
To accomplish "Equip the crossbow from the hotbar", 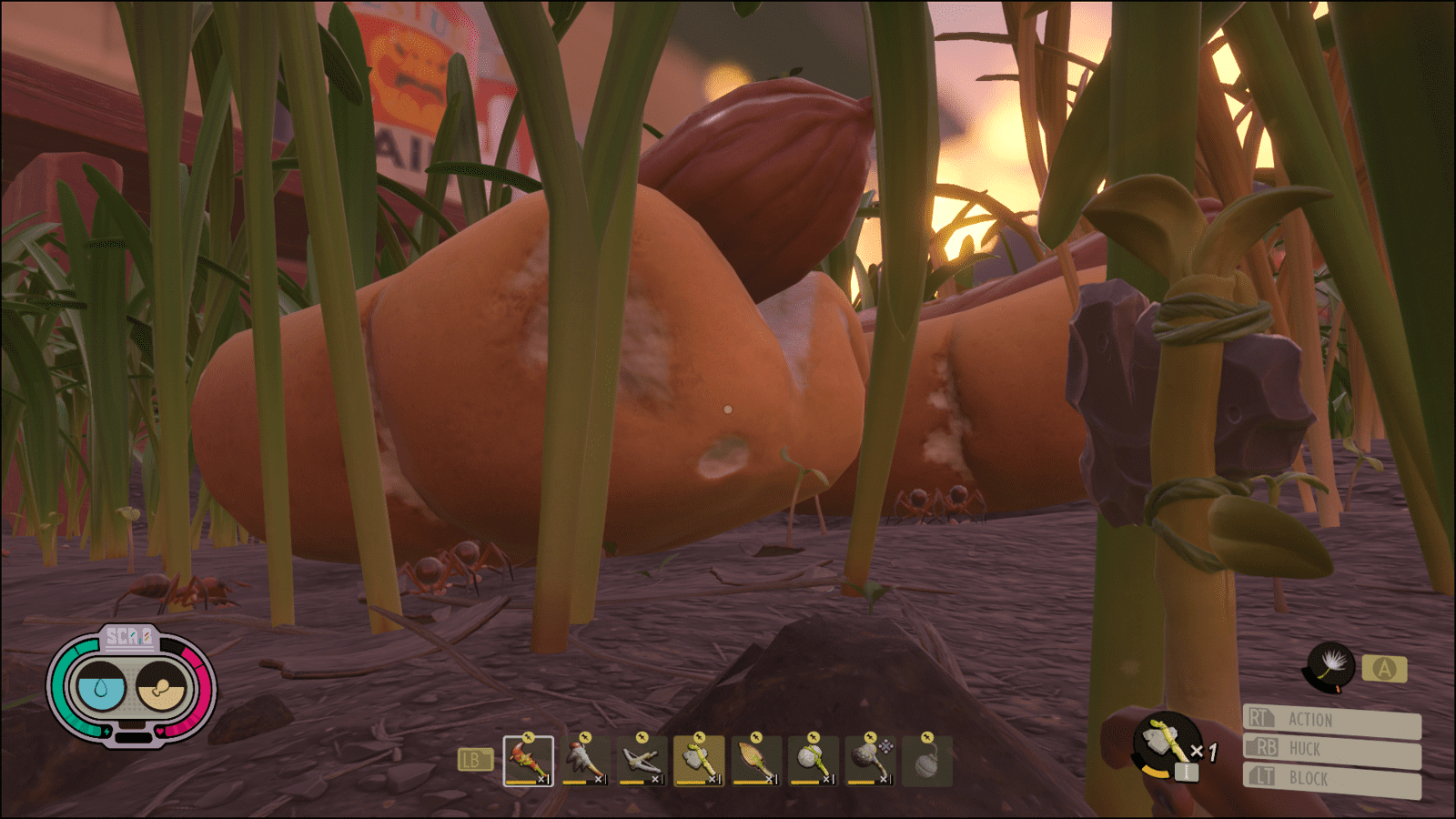I will coord(642,761).
